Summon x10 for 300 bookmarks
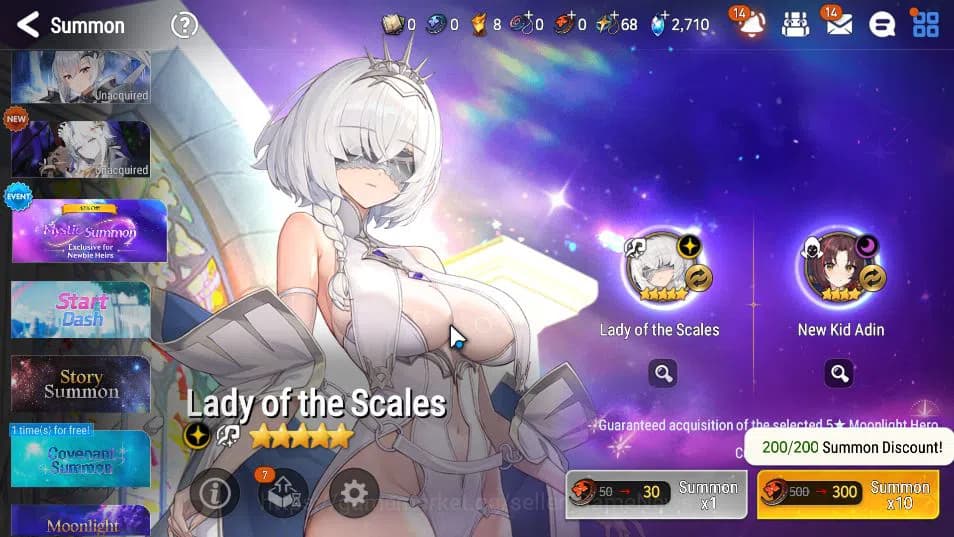This screenshot has height=537, width=954. coord(848,493)
